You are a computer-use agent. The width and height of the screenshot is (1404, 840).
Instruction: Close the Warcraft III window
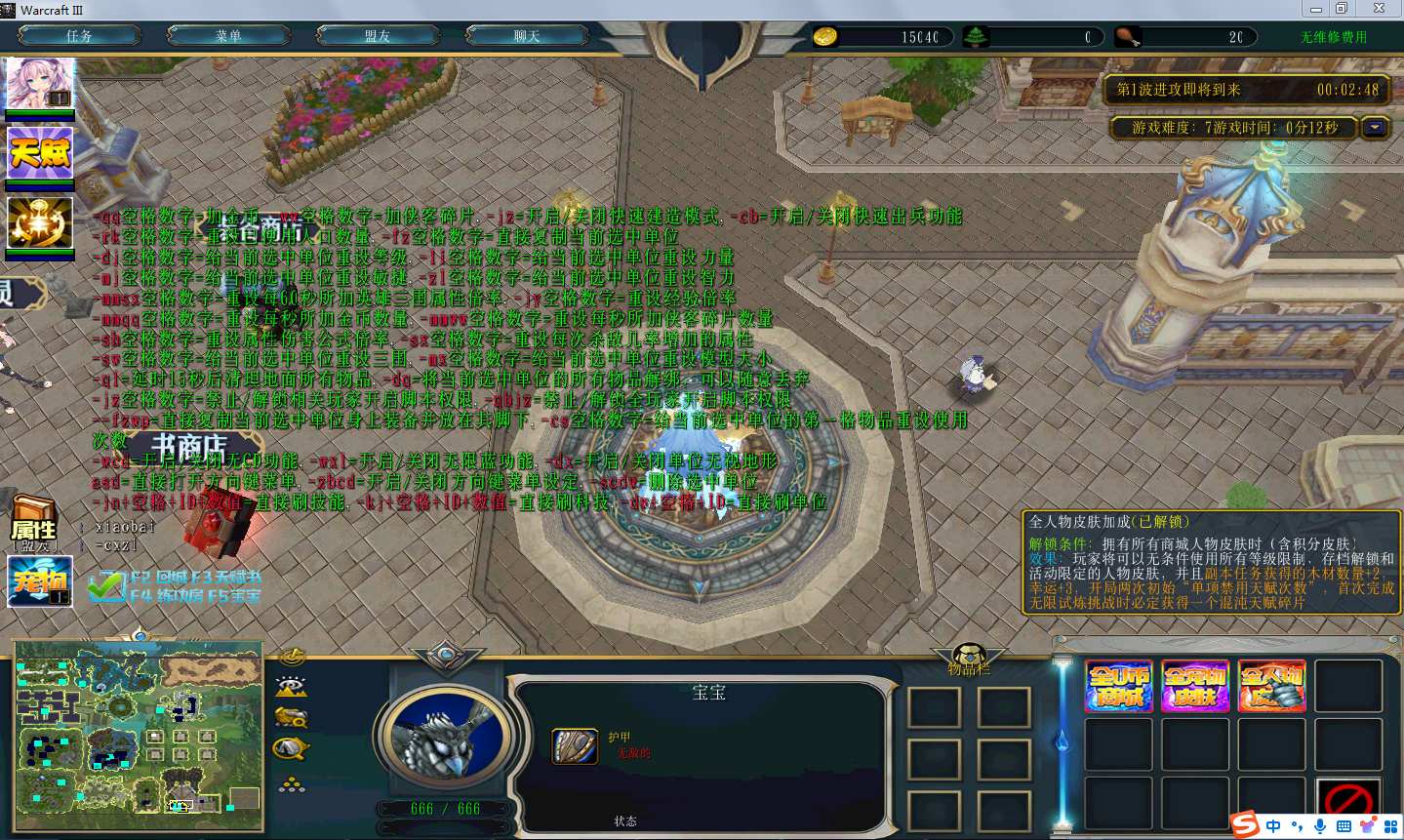pyautogui.click(x=1379, y=9)
